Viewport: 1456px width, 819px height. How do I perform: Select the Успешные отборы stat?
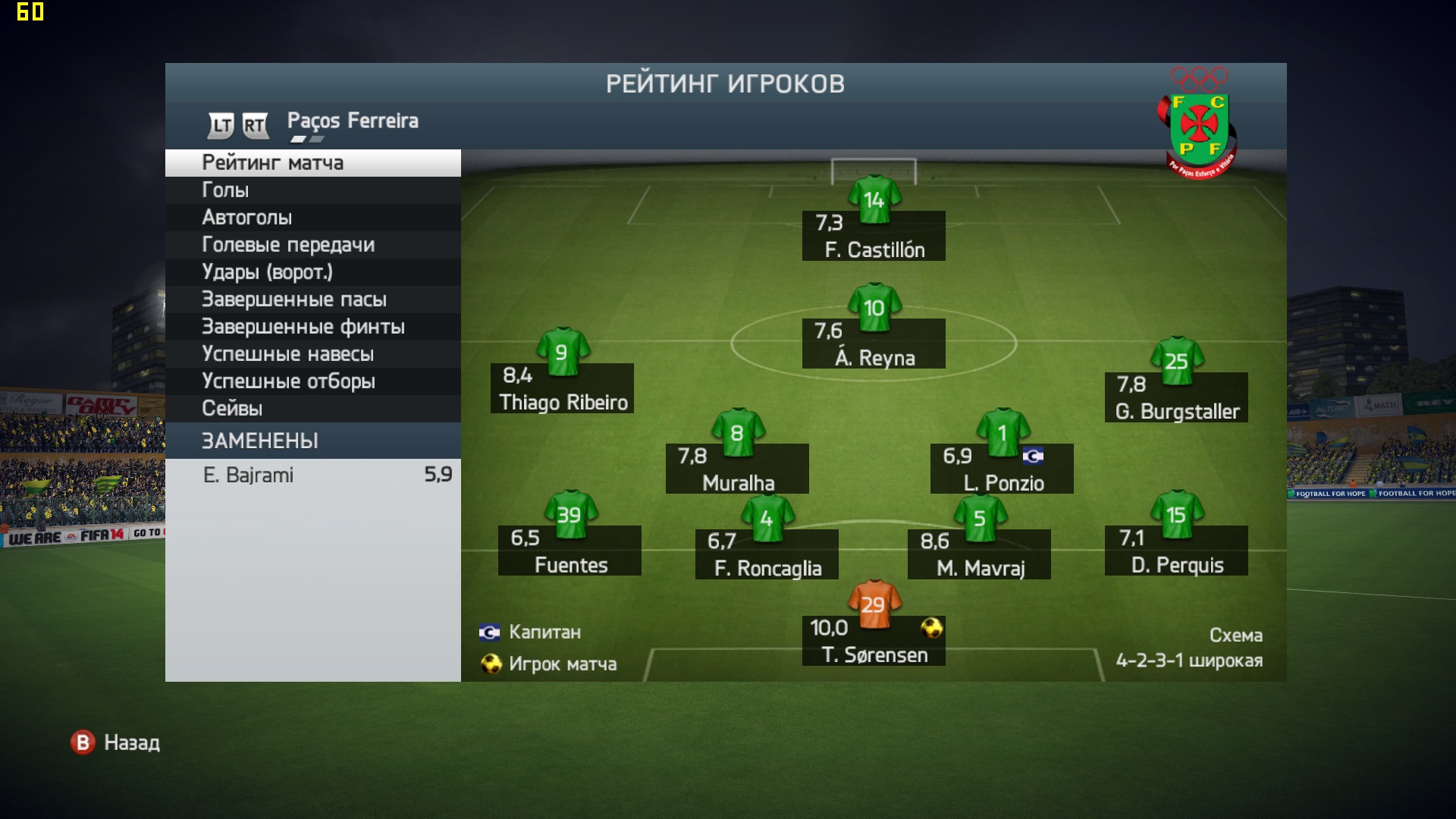[x=312, y=381]
